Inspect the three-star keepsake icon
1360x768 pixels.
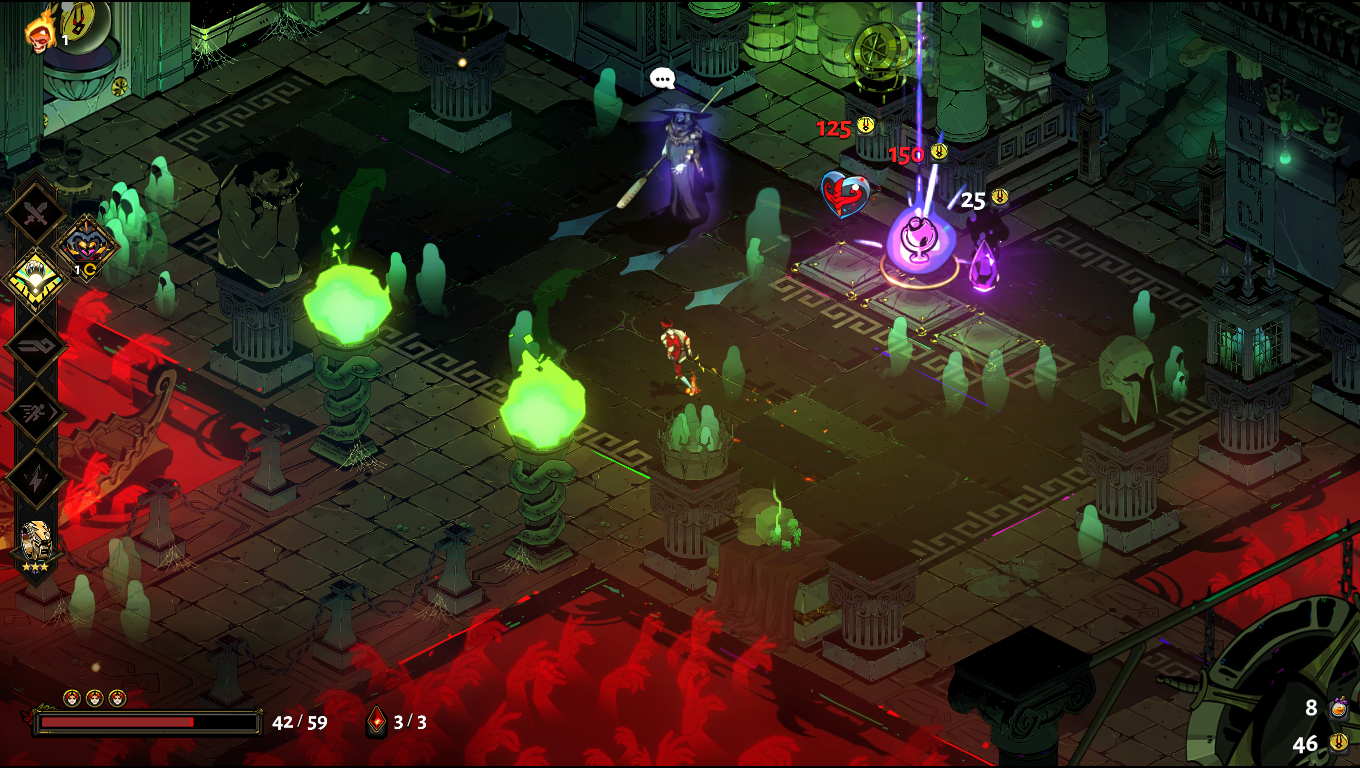pos(36,544)
